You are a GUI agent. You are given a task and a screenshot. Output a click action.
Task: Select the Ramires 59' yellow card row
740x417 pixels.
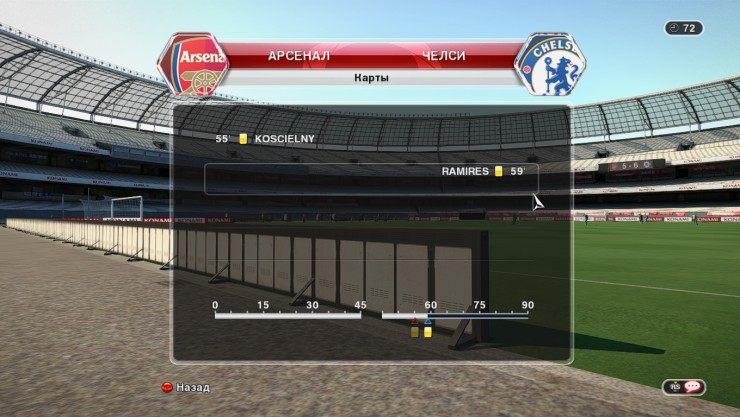[372, 172]
